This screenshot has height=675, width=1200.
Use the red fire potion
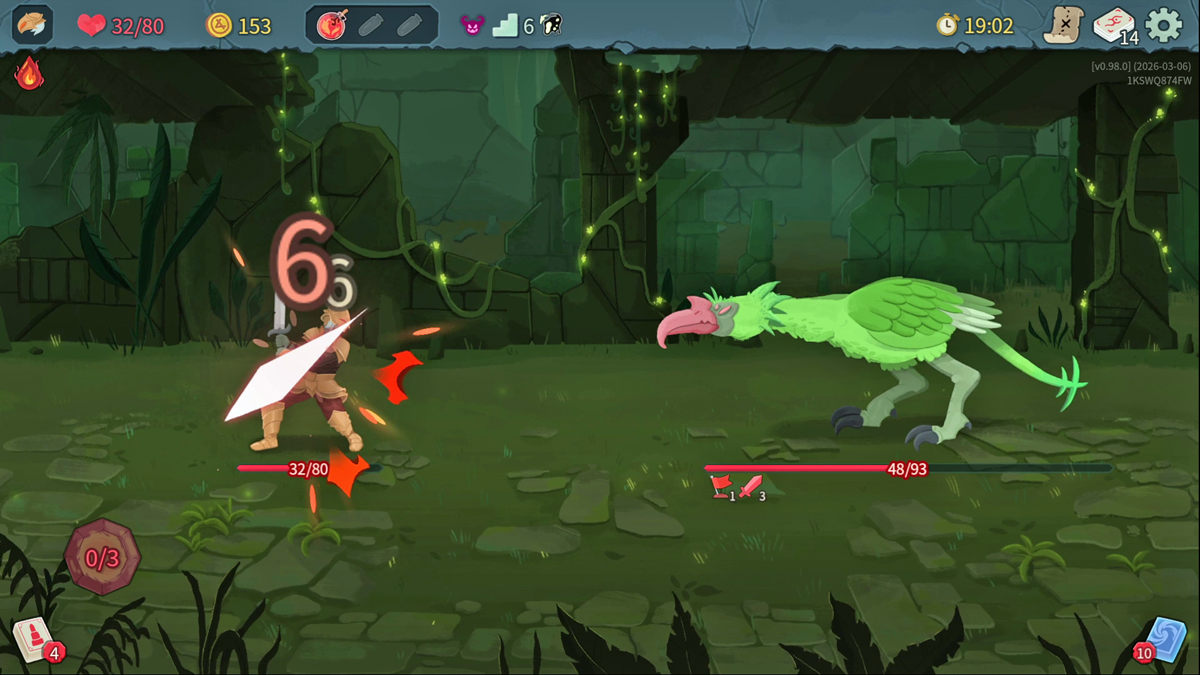pos(332,26)
